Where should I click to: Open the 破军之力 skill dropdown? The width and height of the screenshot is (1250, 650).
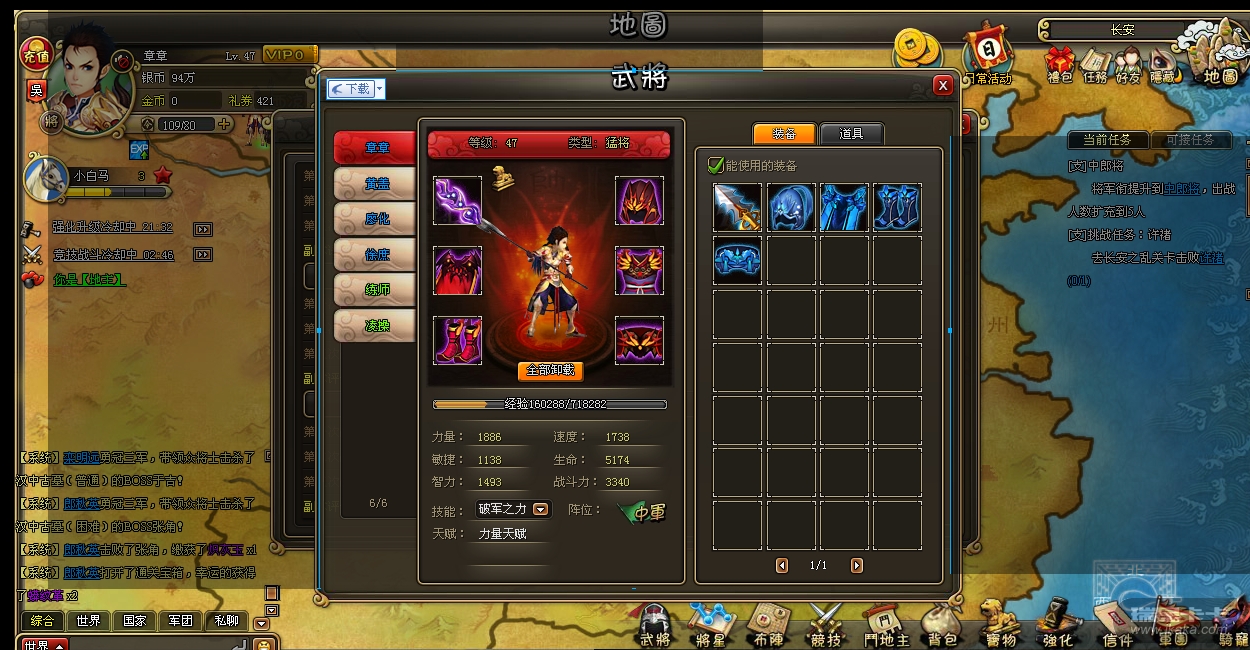(541, 509)
